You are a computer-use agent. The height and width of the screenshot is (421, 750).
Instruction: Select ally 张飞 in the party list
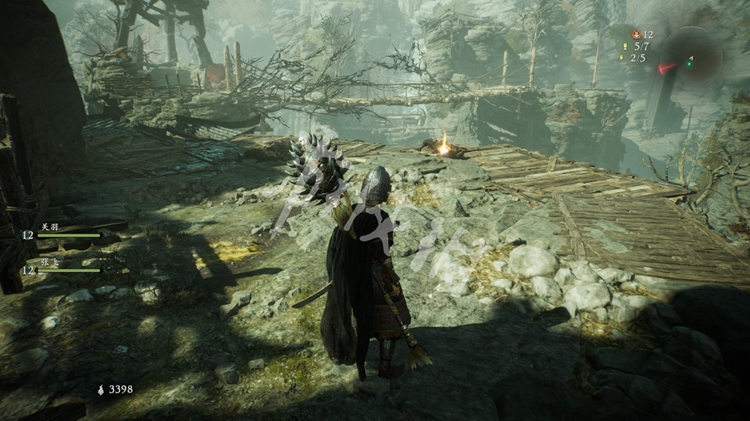tap(50, 262)
